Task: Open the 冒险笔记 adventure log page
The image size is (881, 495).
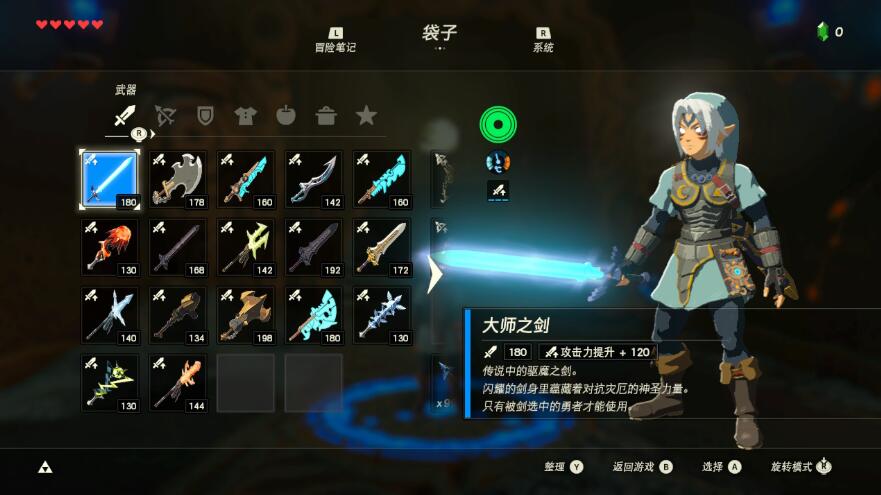Action: pyautogui.click(x=336, y=41)
